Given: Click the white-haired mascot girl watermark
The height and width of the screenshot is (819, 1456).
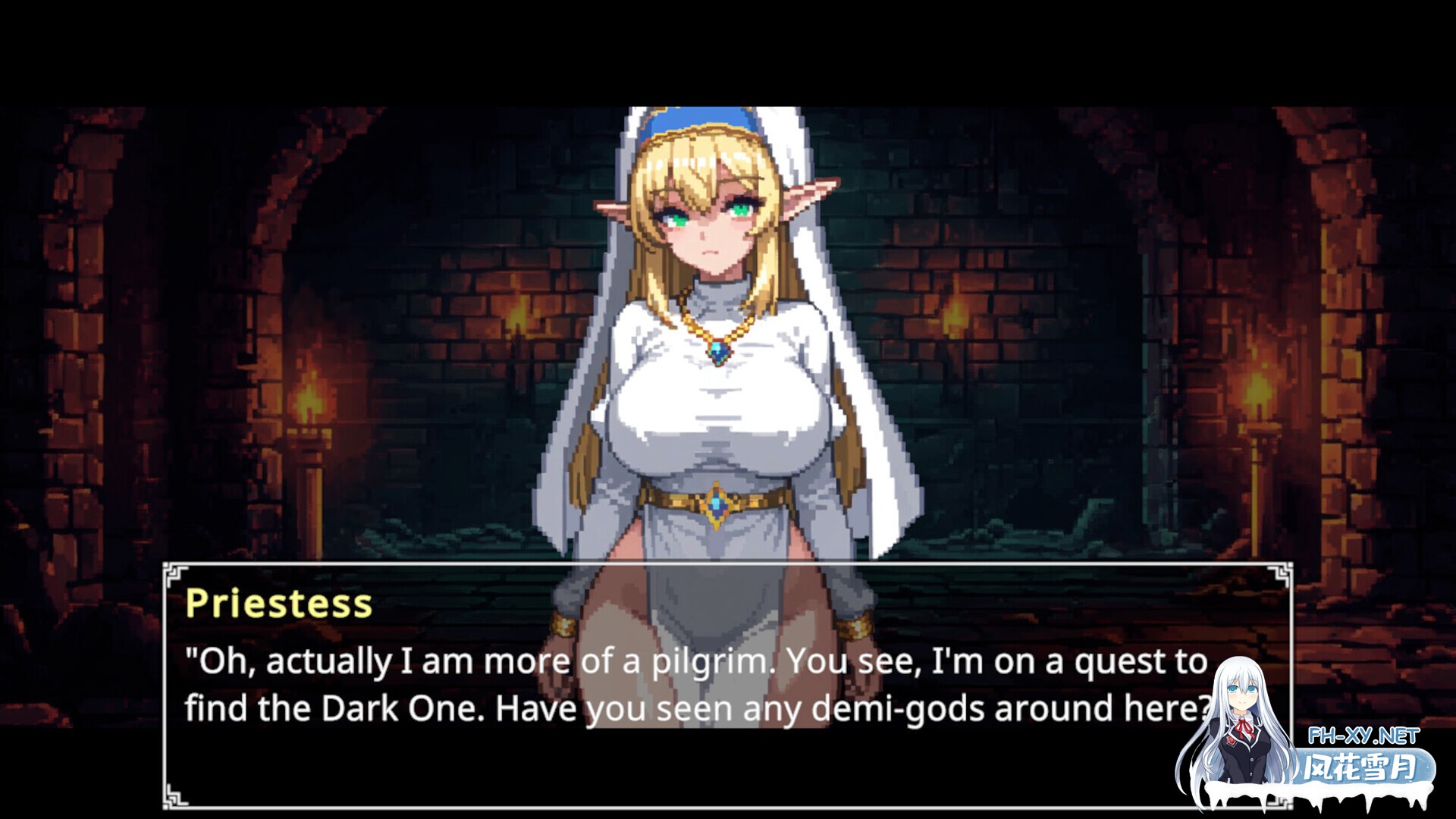Looking at the screenshot, I should 1242,720.
